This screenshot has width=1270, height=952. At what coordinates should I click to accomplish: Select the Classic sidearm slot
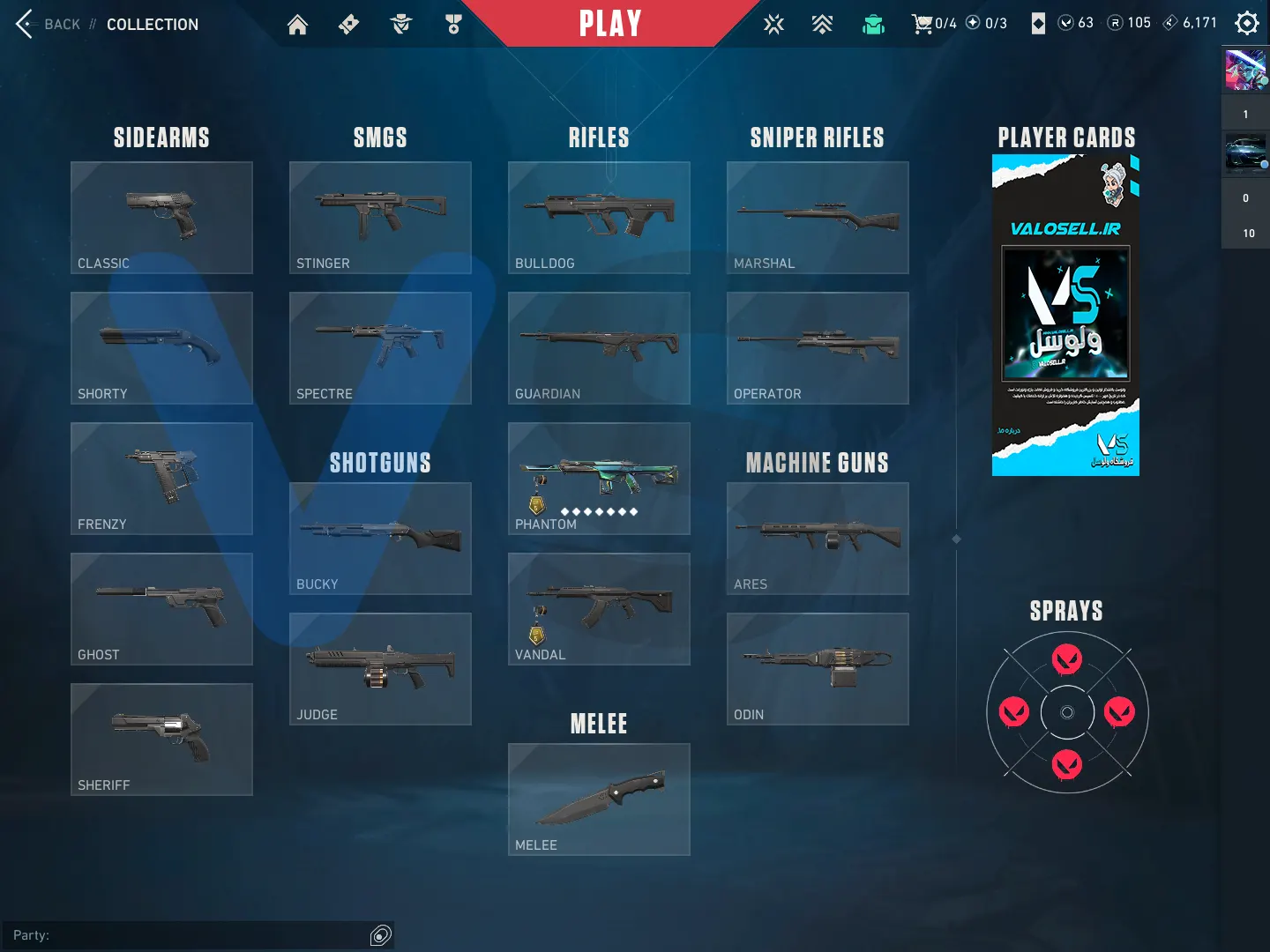tap(161, 218)
